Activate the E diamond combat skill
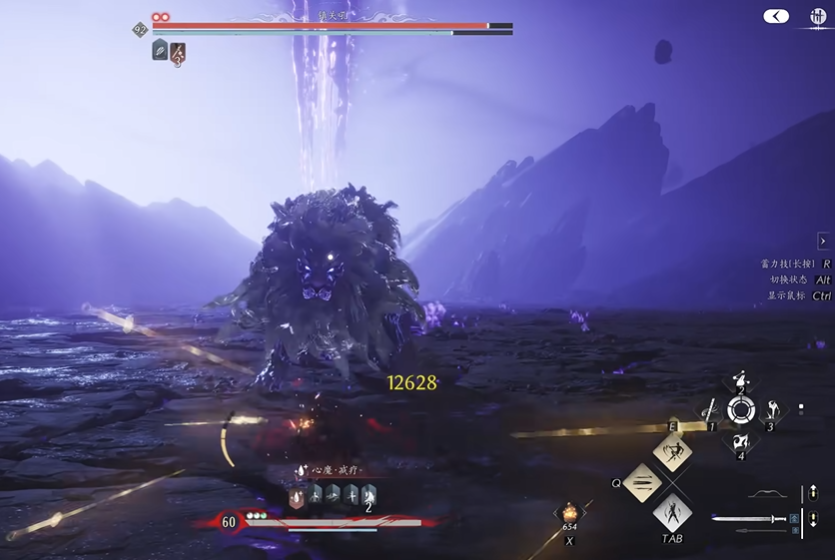Screen dimensions: 835x560 [673, 452]
